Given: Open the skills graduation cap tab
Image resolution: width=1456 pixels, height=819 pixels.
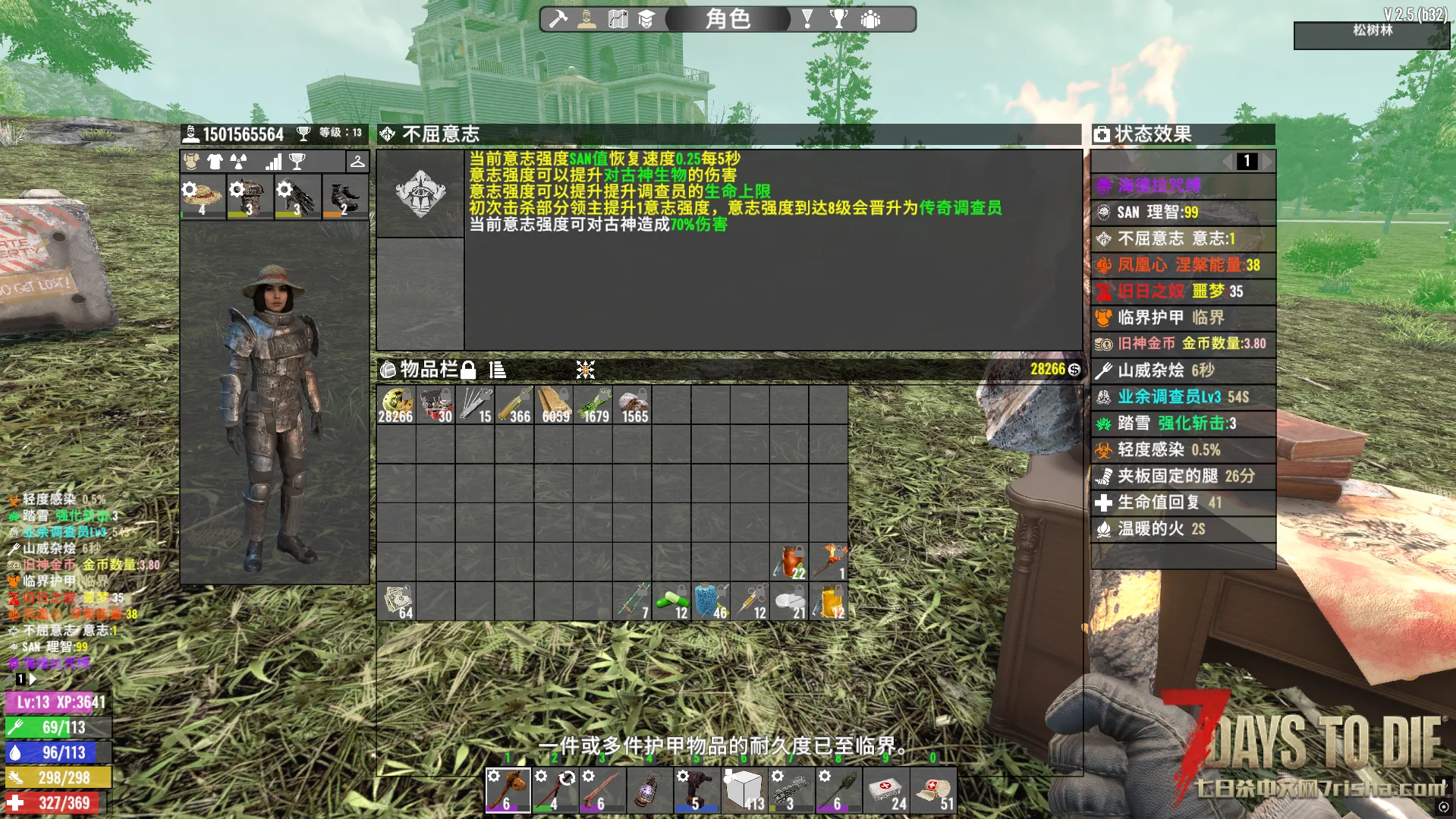Looking at the screenshot, I should click(x=646, y=19).
